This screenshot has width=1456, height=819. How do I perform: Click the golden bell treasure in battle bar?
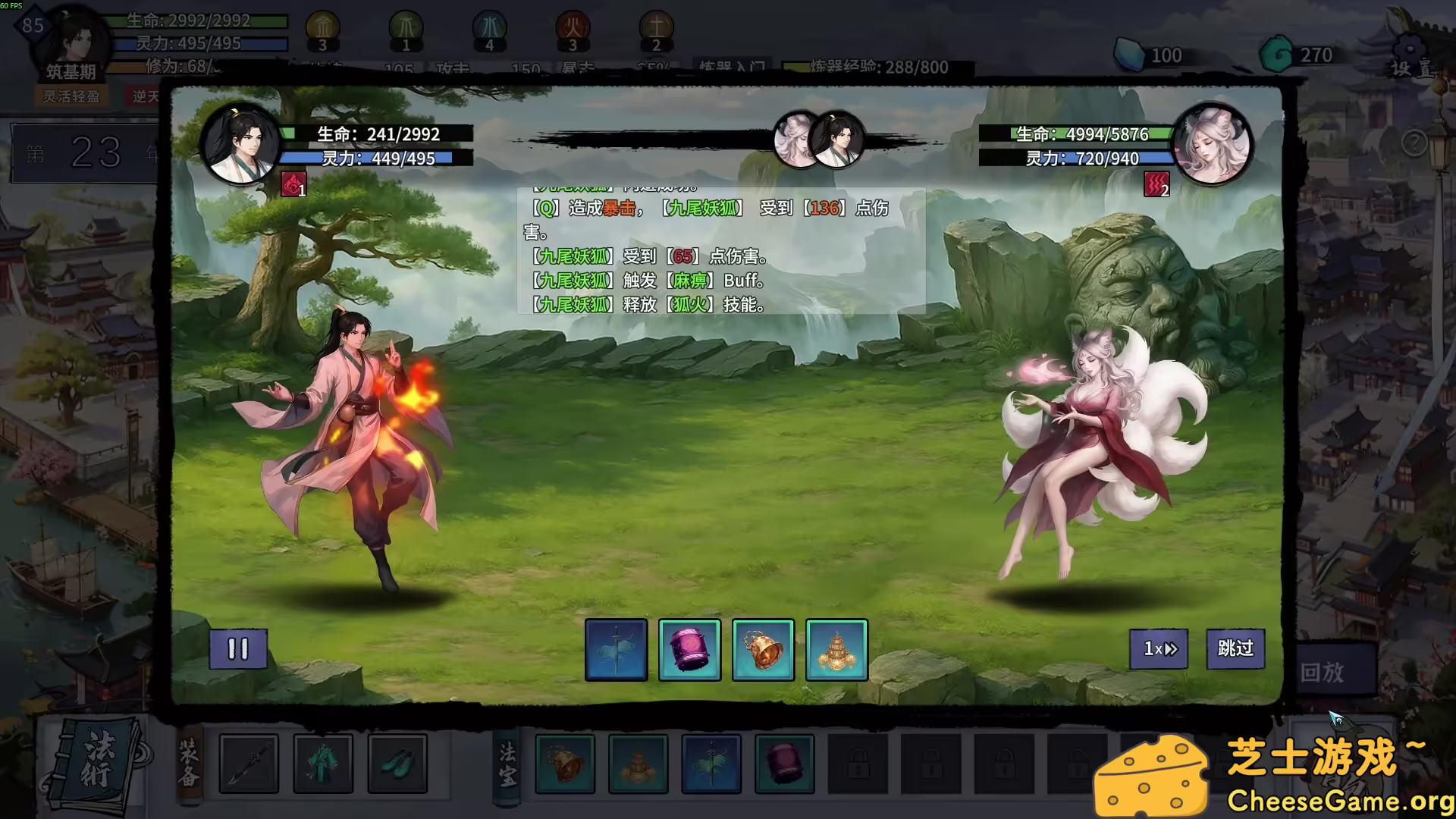coord(764,650)
